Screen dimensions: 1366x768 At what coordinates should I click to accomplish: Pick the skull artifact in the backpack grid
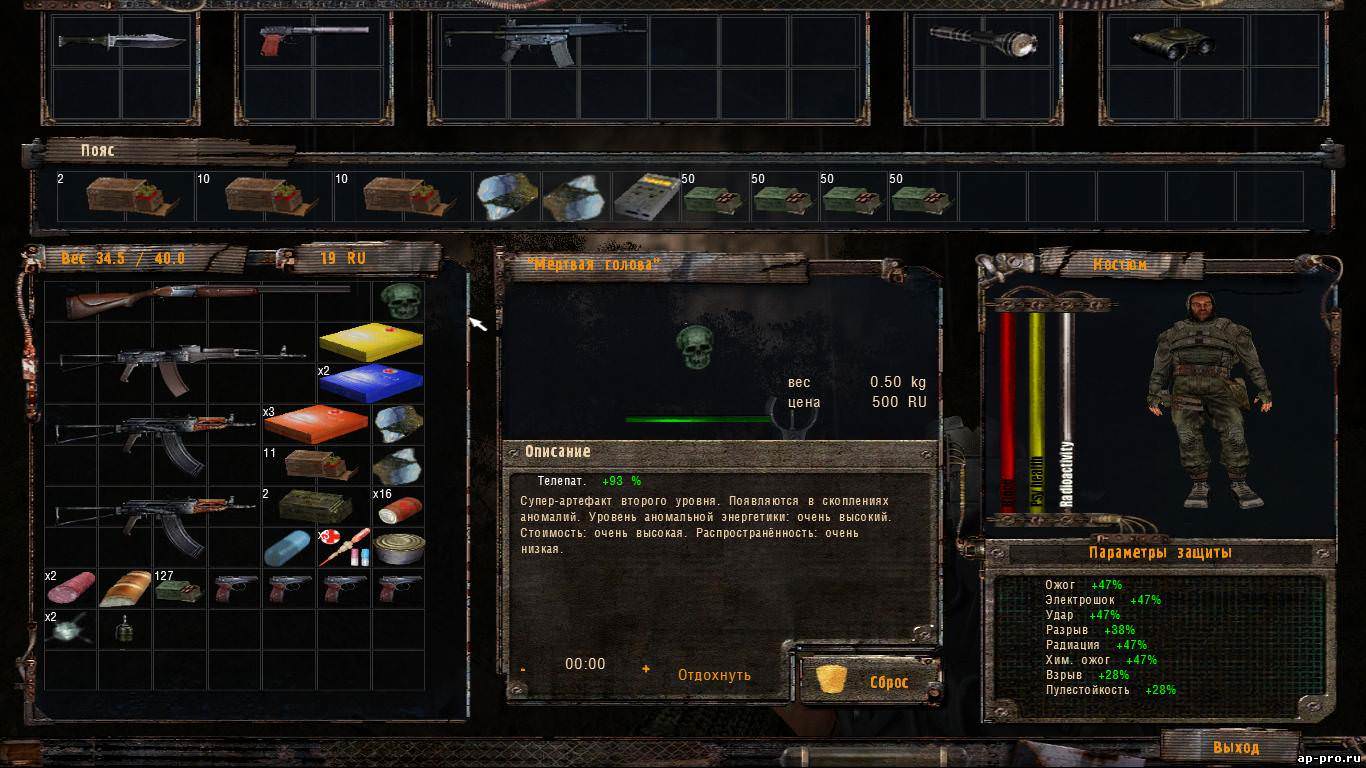[398, 300]
